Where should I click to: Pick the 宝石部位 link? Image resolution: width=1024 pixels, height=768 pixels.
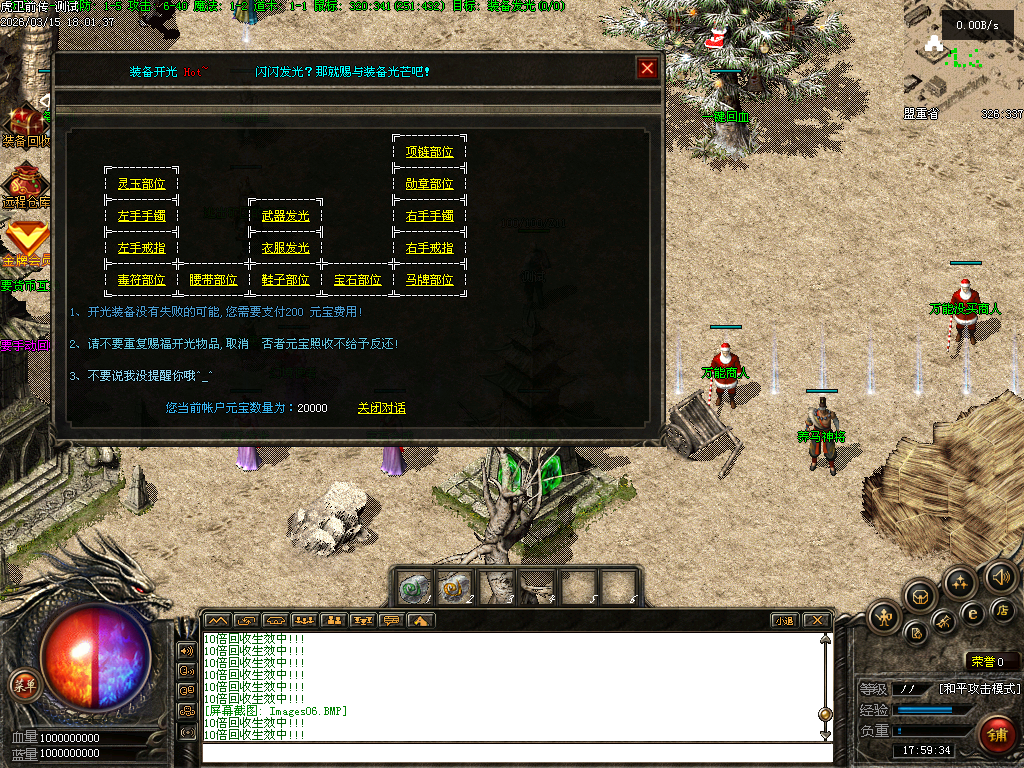[357, 280]
